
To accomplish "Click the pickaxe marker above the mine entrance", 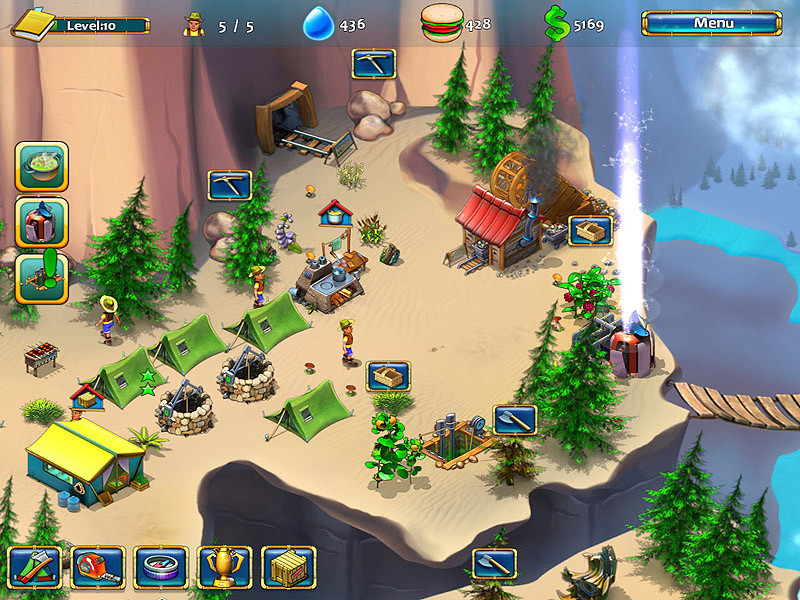I will click(374, 64).
